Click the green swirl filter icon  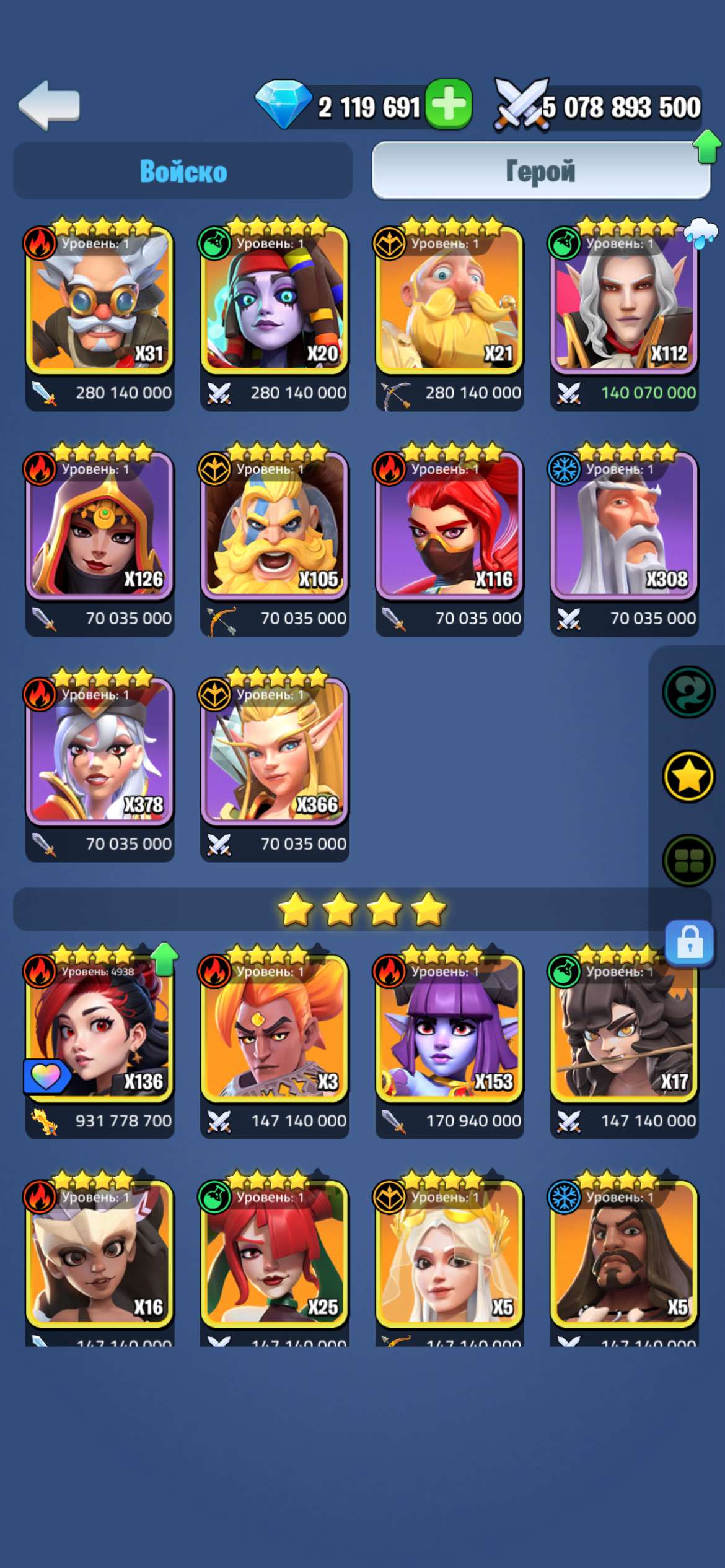pos(688,692)
